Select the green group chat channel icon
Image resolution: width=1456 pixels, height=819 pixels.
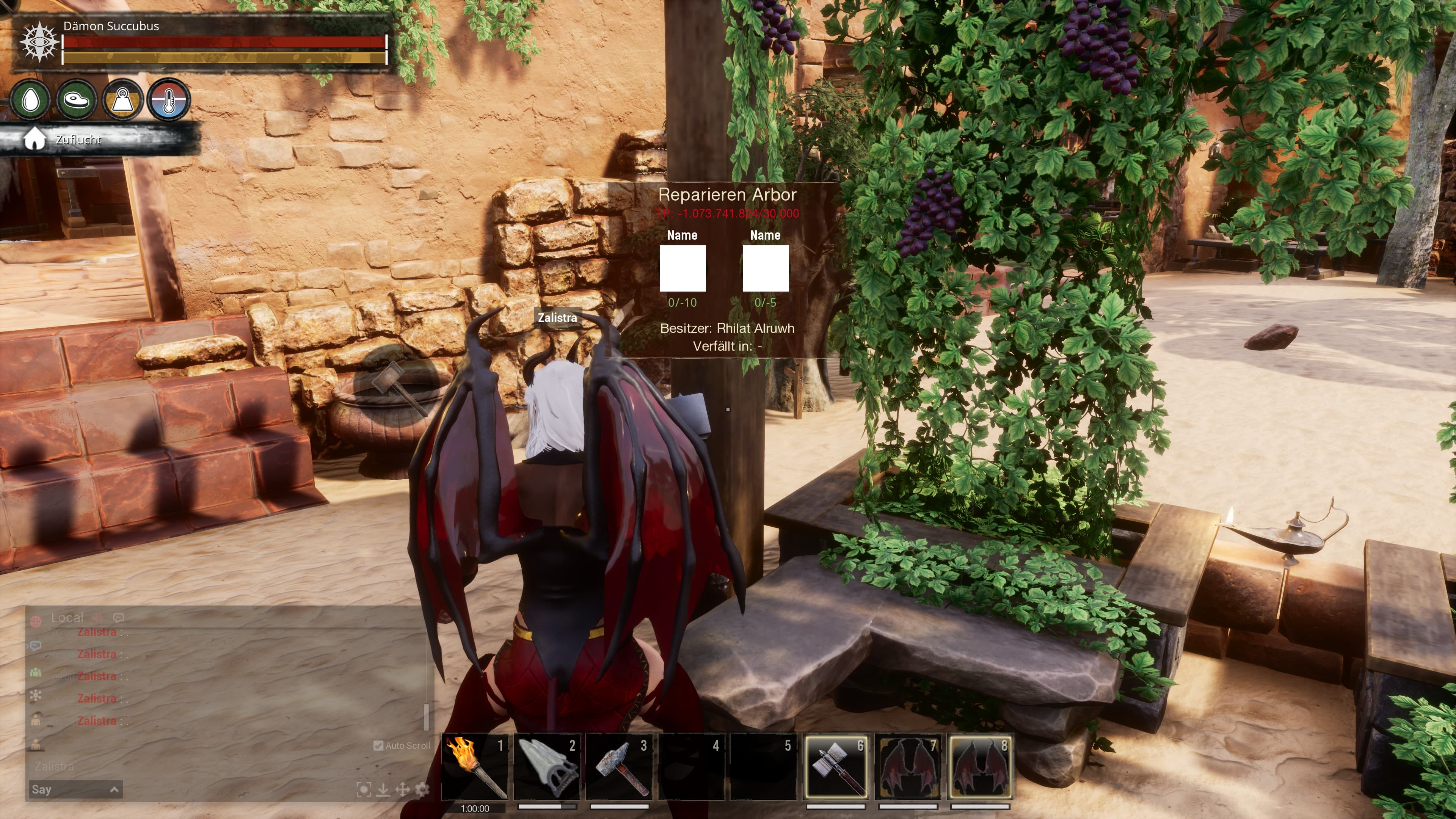[36, 672]
